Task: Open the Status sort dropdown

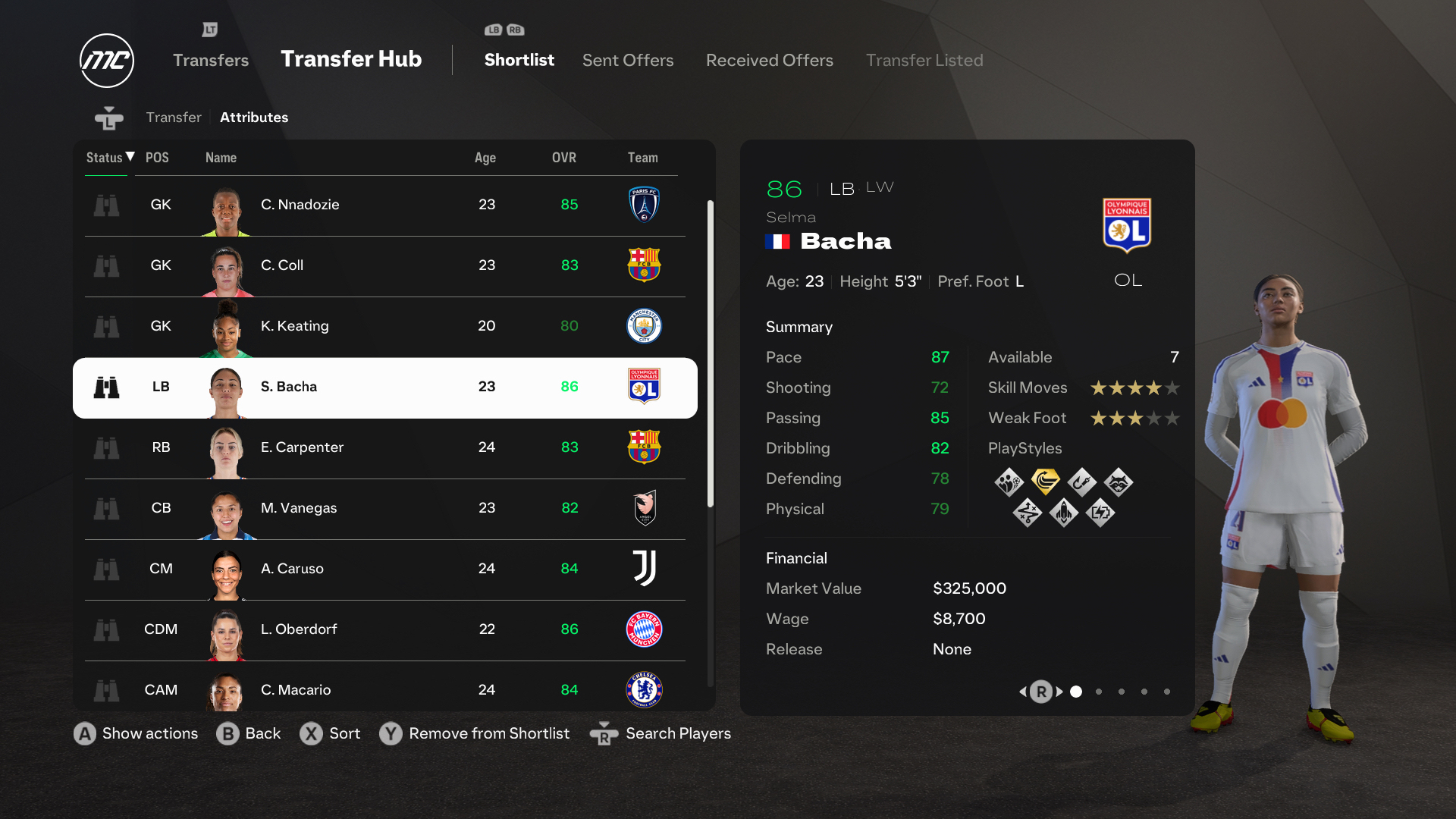Action: pos(107,158)
